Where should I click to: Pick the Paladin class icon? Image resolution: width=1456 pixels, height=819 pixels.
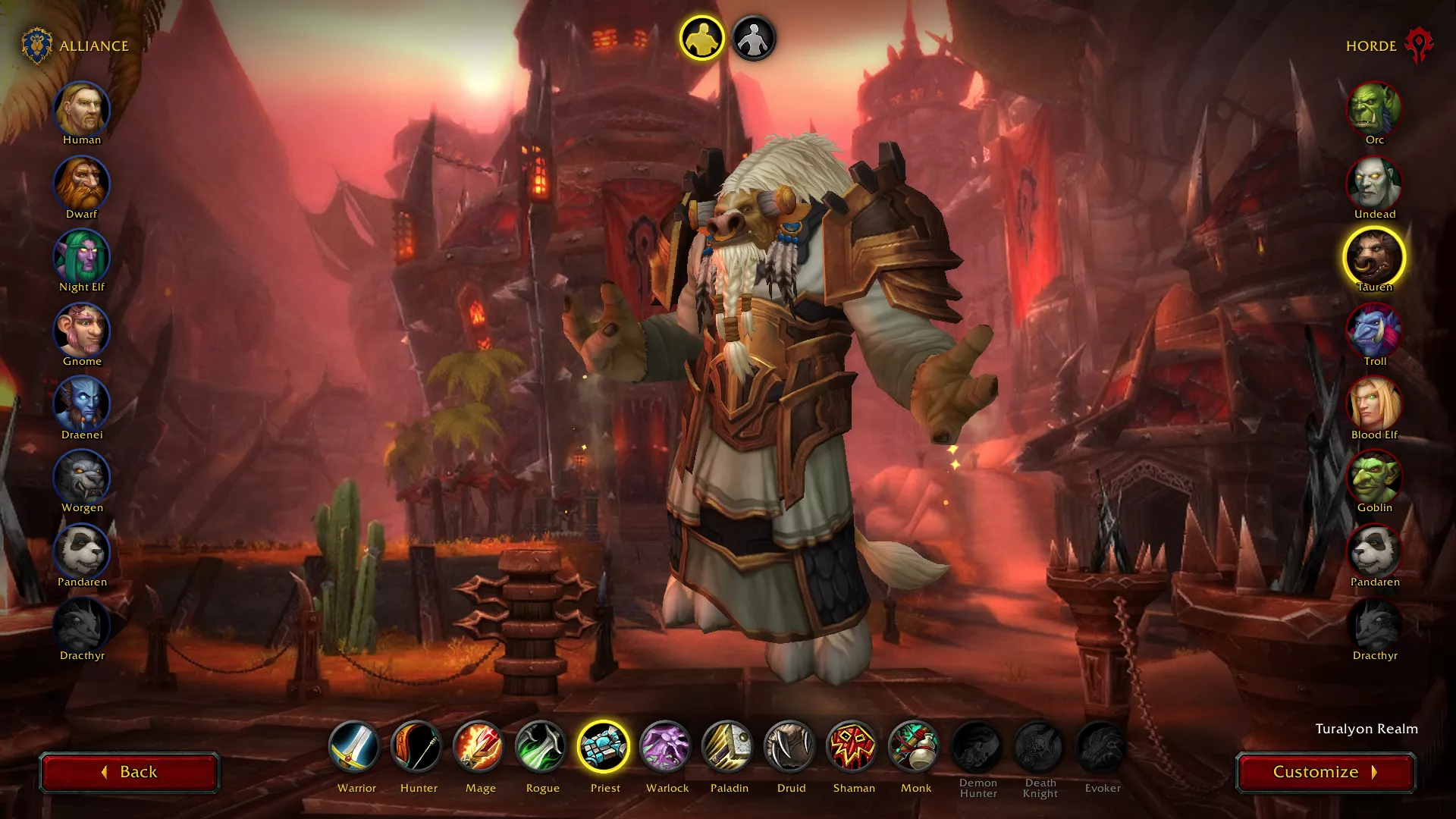coord(728,747)
